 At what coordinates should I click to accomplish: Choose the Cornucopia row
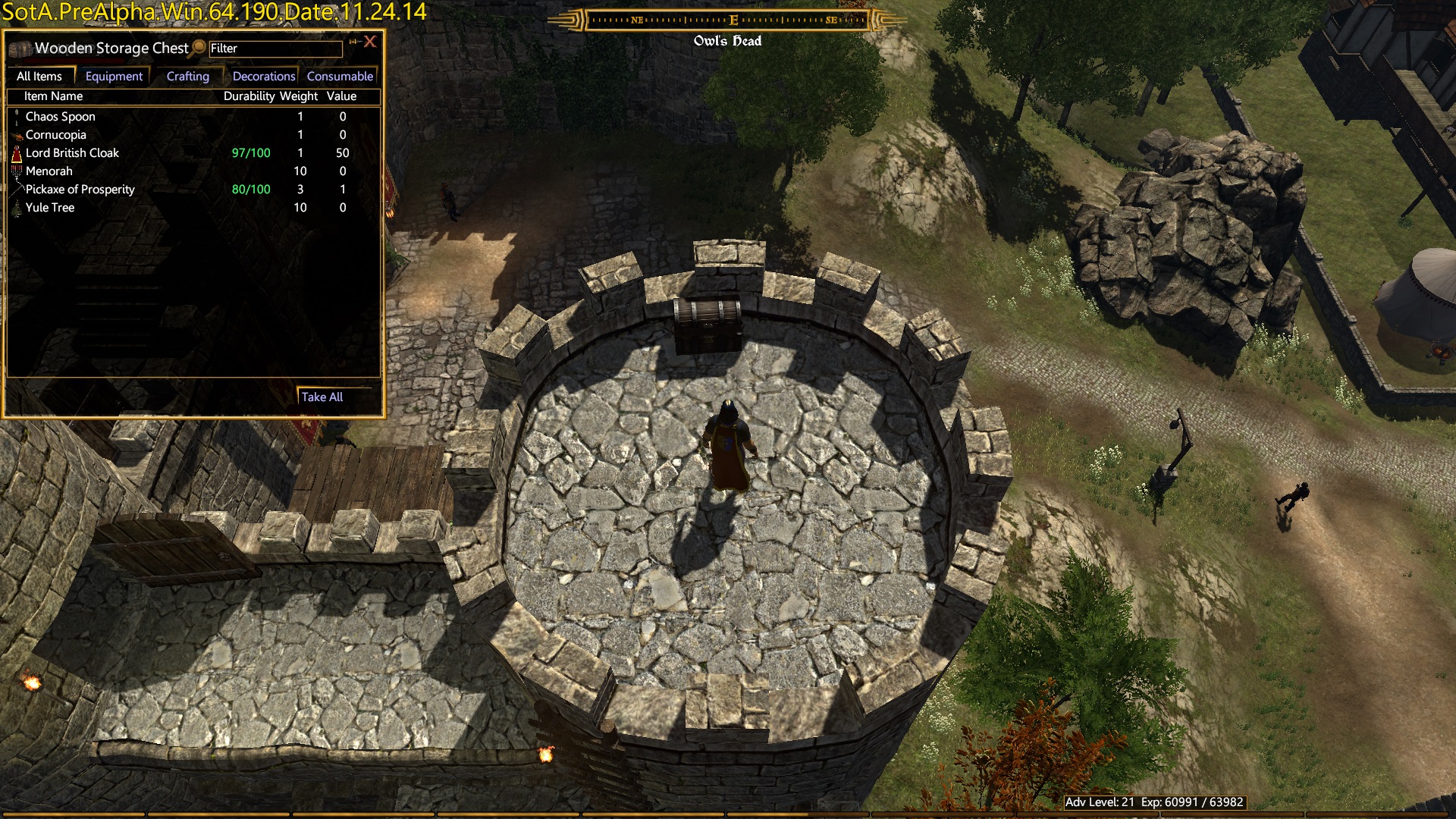pyautogui.click(x=56, y=135)
